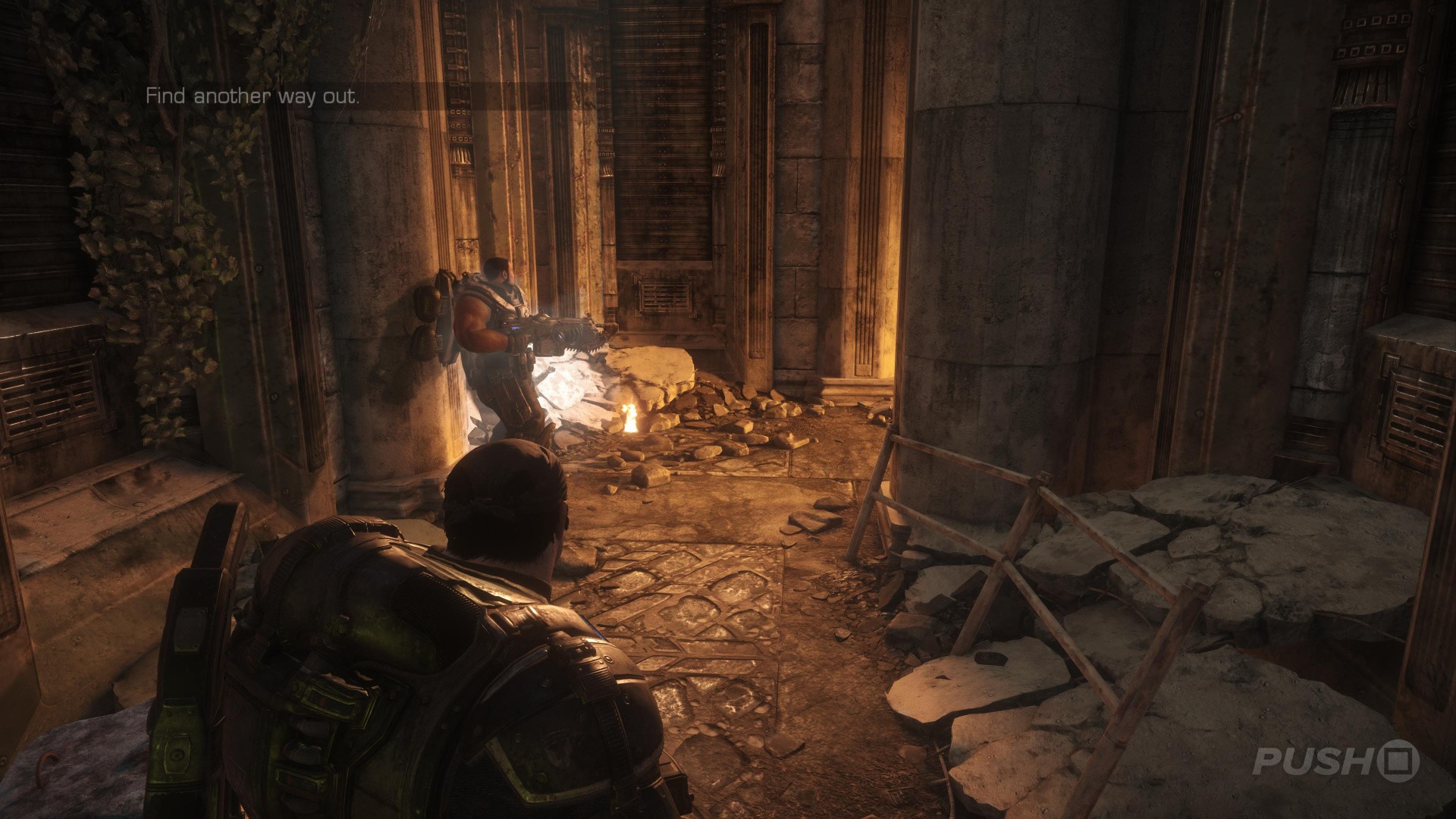This screenshot has height=819, width=1456.
Task: Select the "Find another way out" objective banner
Action: [x=253, y=97]
